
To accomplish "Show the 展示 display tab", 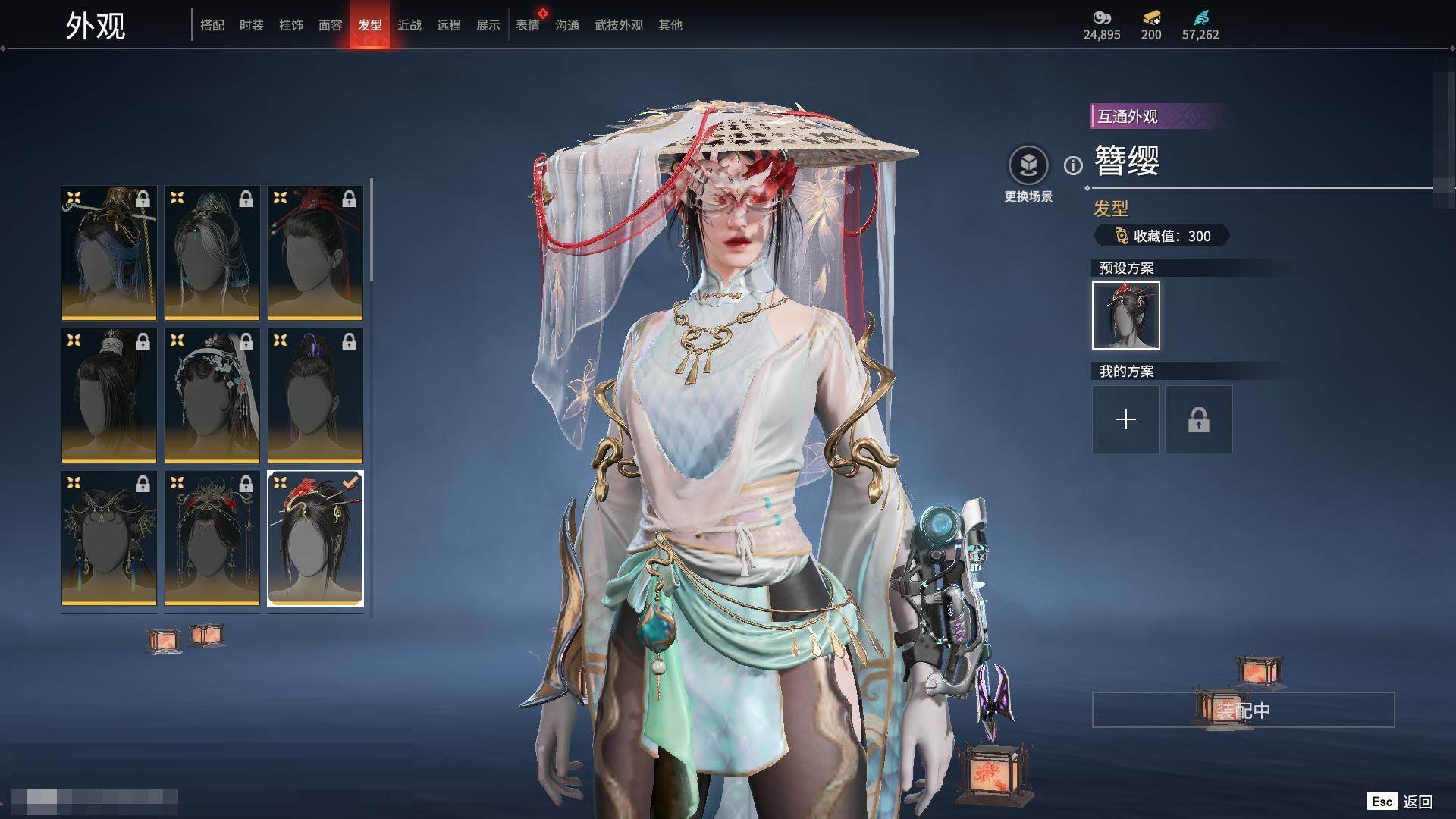I will 488,25.
